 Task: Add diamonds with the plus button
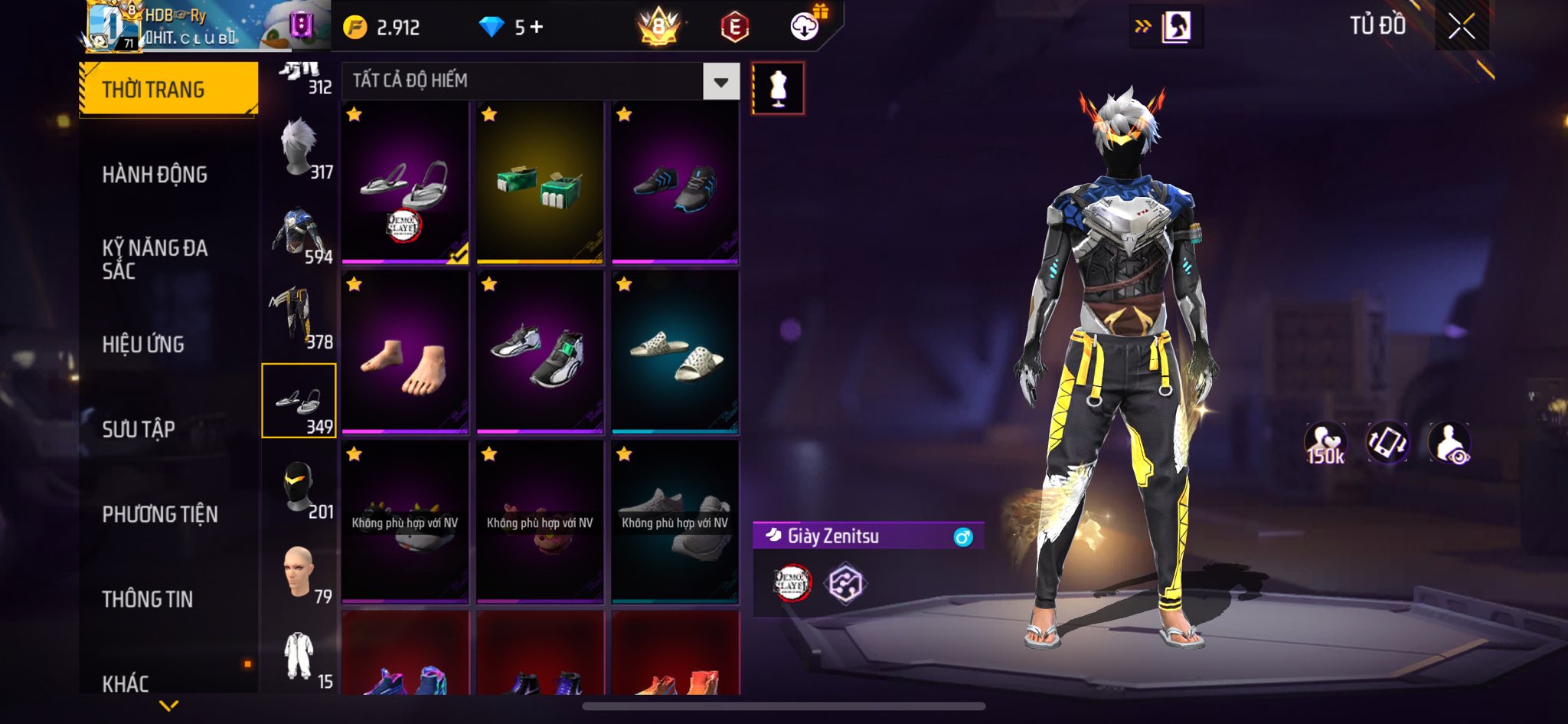pos(537,28)
